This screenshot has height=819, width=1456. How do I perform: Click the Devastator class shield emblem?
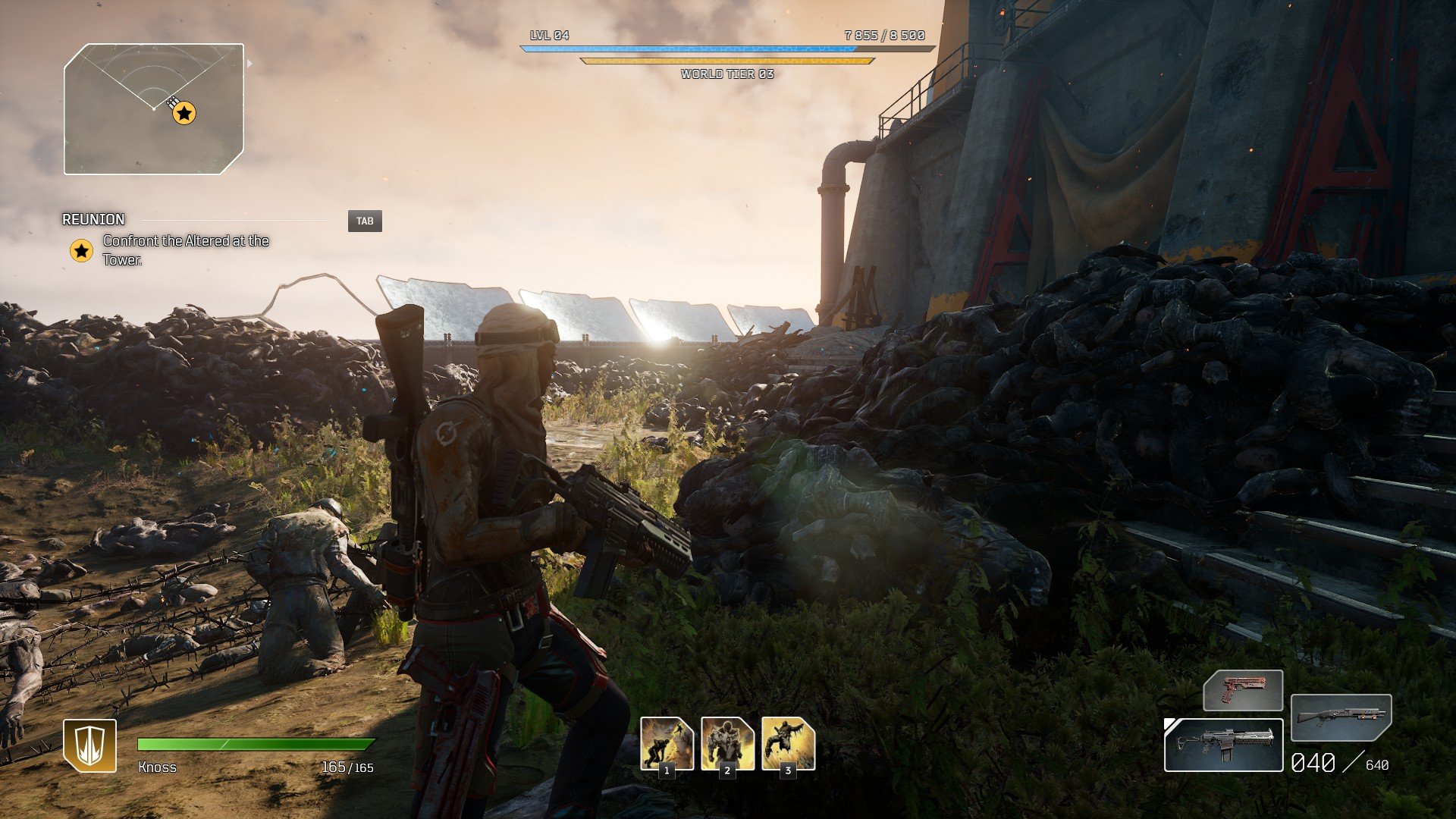(x=89, y=745)
